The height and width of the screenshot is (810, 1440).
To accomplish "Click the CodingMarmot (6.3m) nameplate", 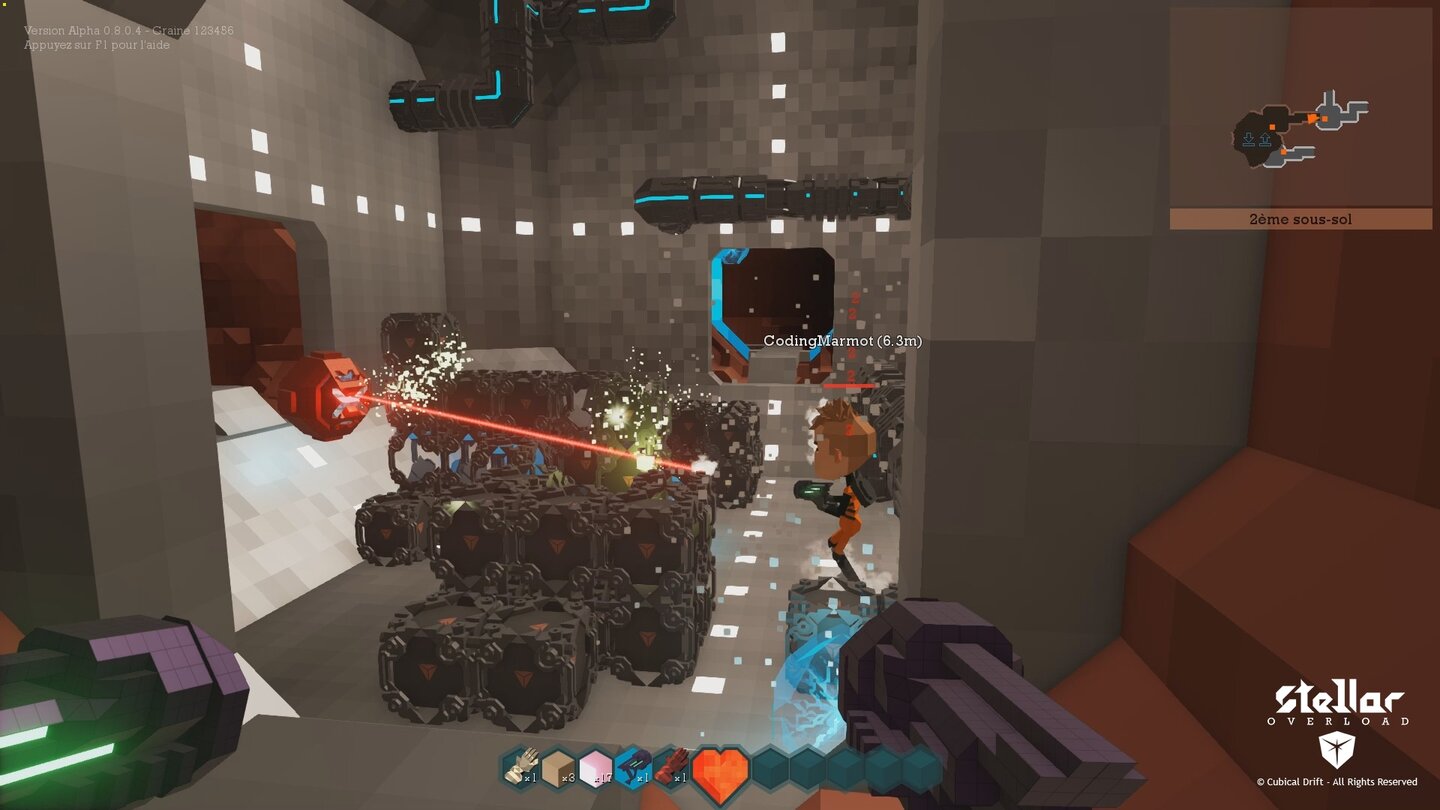I will [841, 341].
